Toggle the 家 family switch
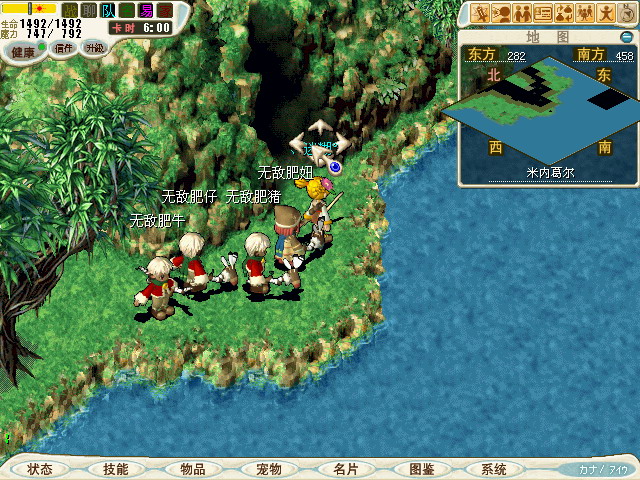 pos(165,10)
